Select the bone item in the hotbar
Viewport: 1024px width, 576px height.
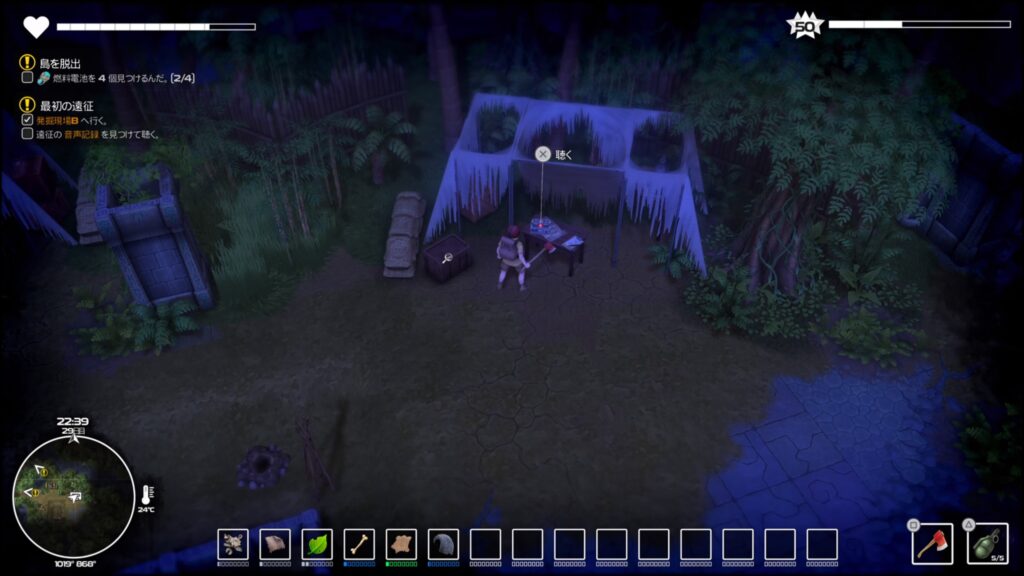point(359,544)
